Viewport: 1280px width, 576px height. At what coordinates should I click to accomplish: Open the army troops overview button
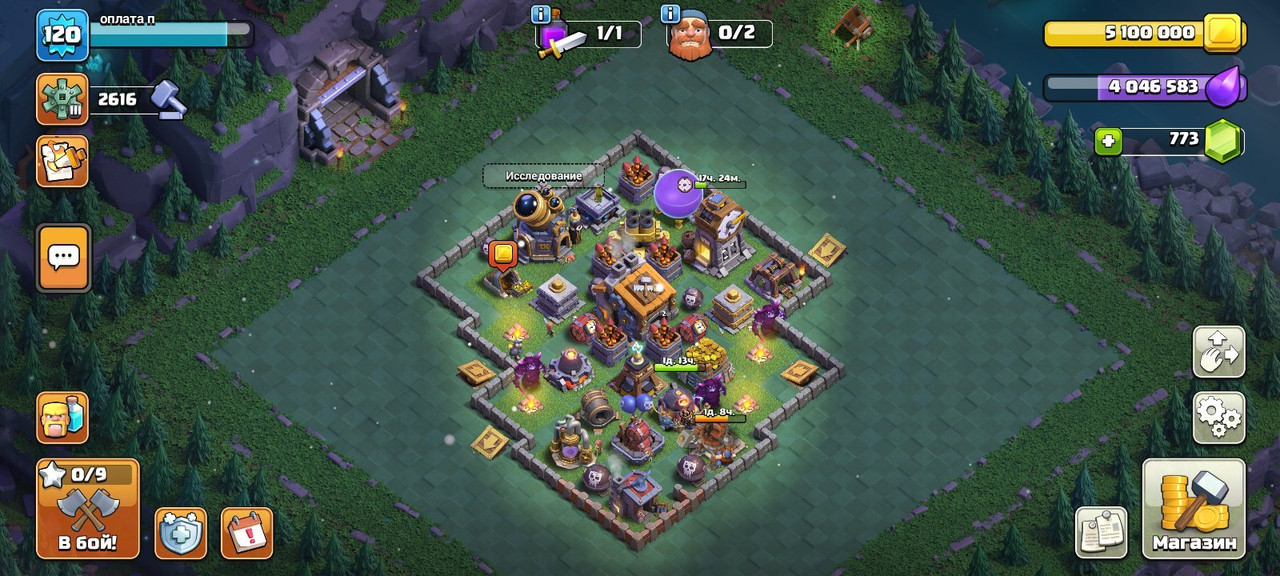[x=62, y=416]
